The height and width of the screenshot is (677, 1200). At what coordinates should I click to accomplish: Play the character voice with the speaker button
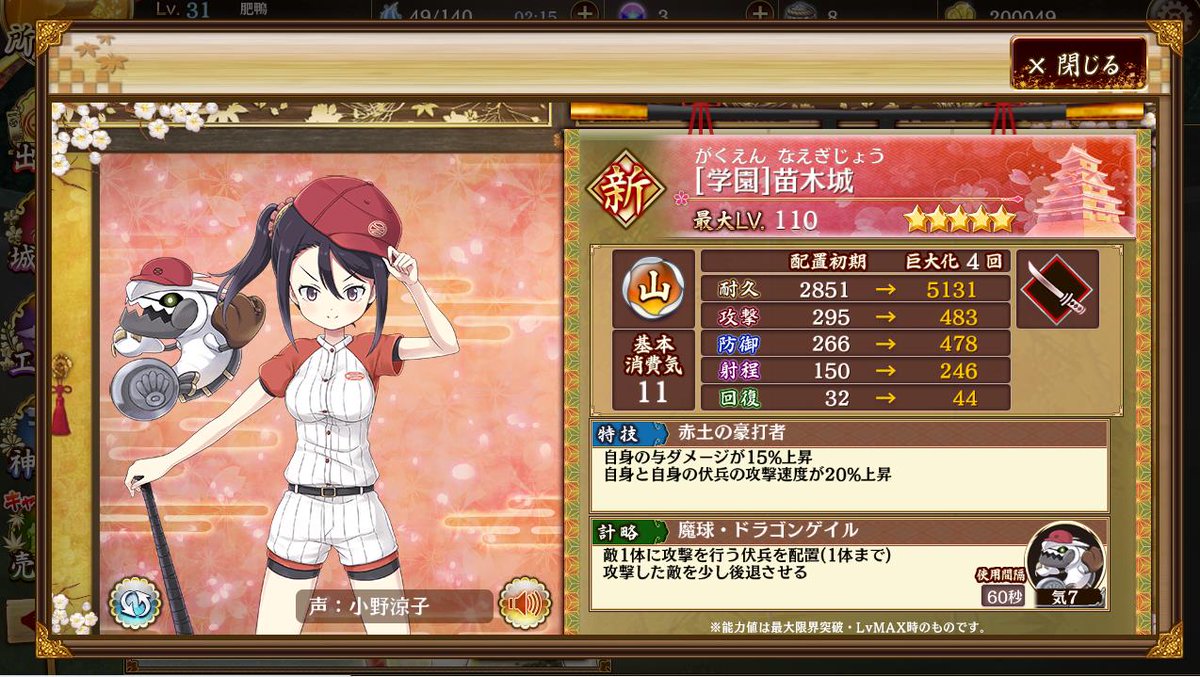pyautogui.click(x=524, y=603)
